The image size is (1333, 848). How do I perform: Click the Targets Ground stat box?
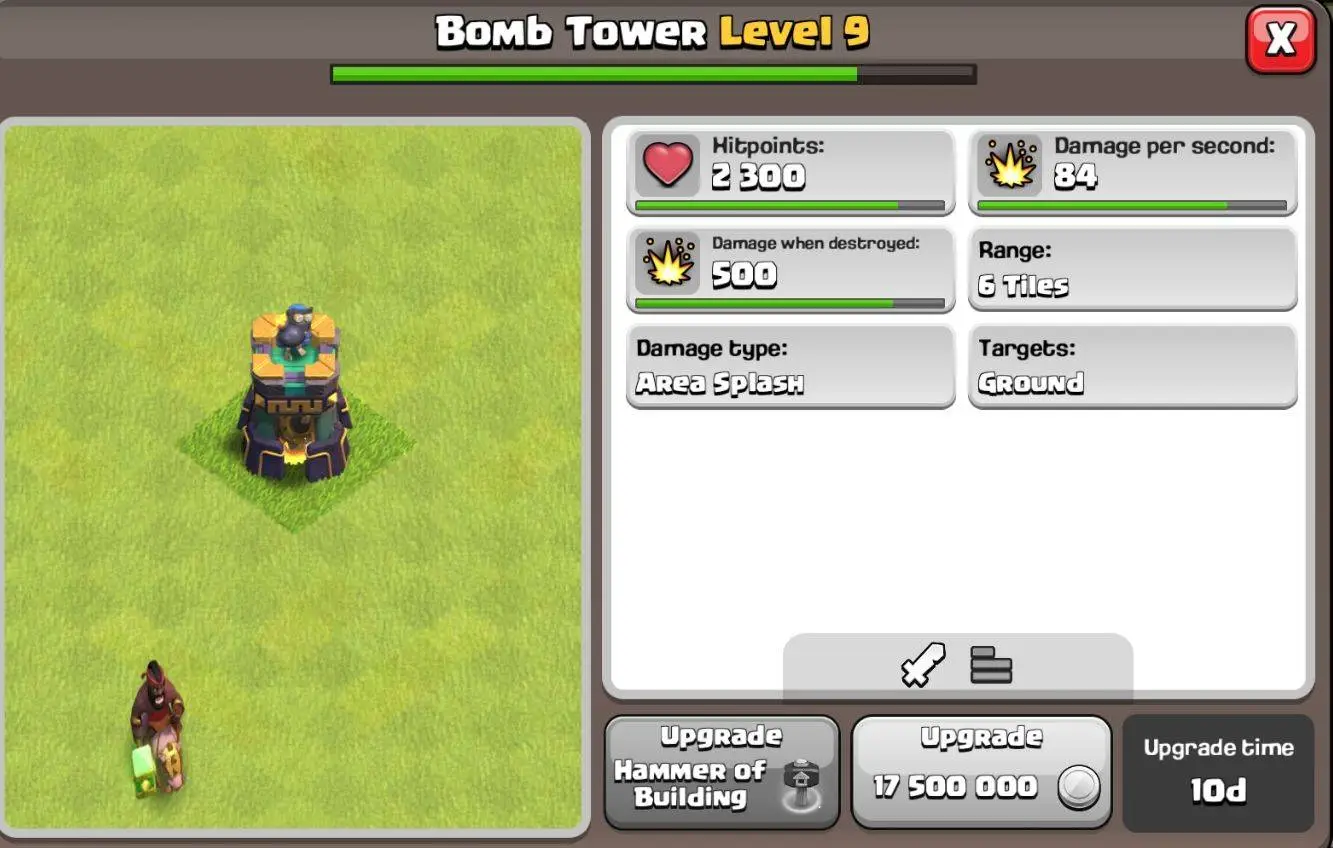[1133, 367]
